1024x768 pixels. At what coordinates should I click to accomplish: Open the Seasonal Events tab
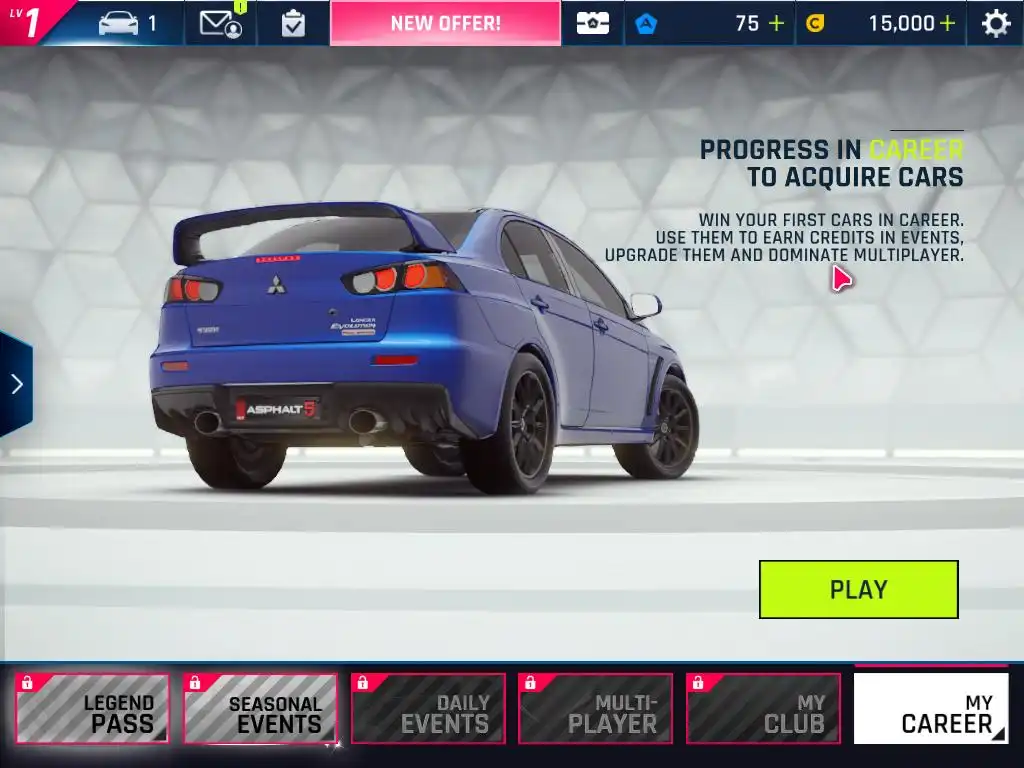[260, 709]
